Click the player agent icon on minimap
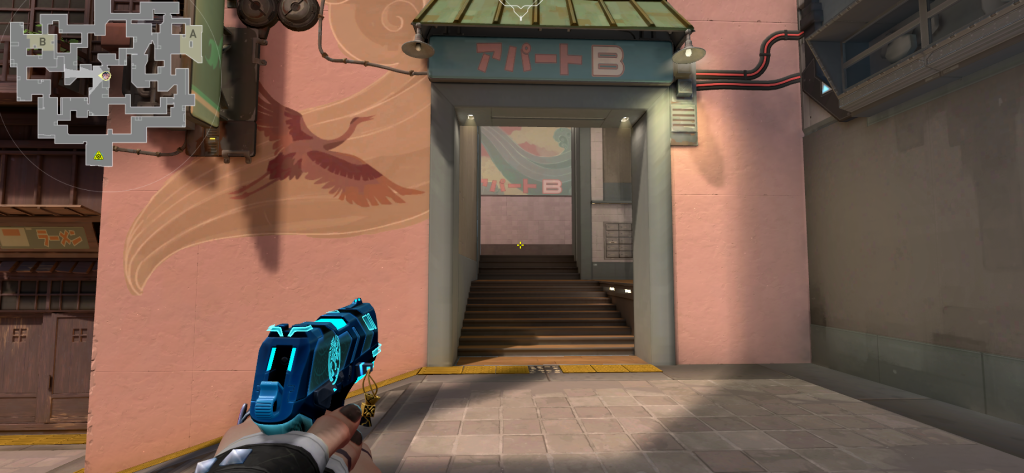 coord(105,76)
